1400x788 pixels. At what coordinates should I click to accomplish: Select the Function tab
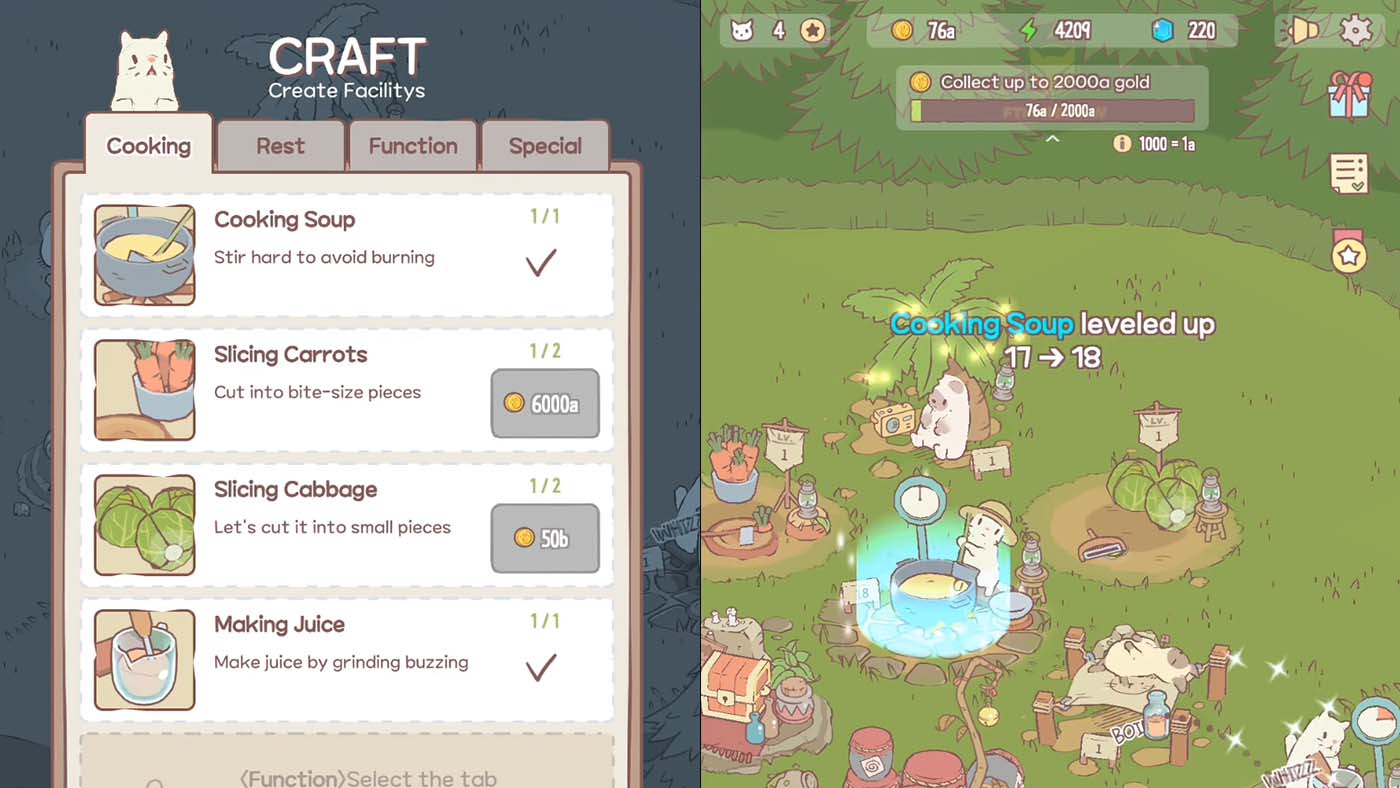[x=413, y=146]
